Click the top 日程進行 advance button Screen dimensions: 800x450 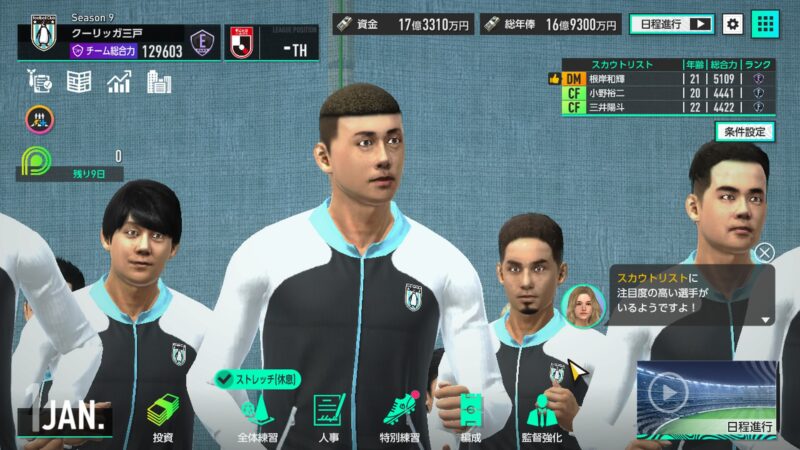[671, 24]
